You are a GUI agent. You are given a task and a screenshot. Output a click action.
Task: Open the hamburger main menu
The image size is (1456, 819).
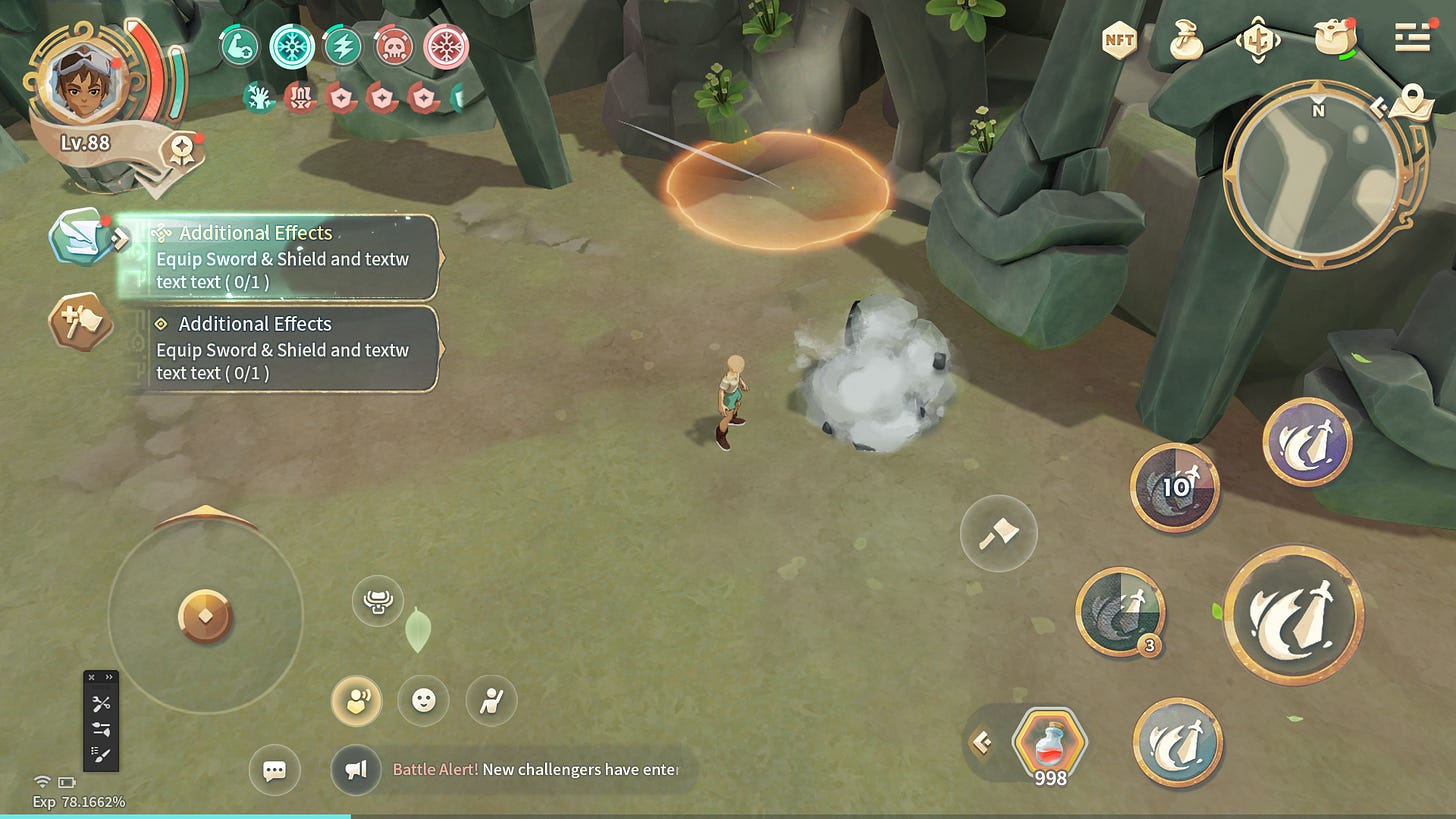(1412, 37)
